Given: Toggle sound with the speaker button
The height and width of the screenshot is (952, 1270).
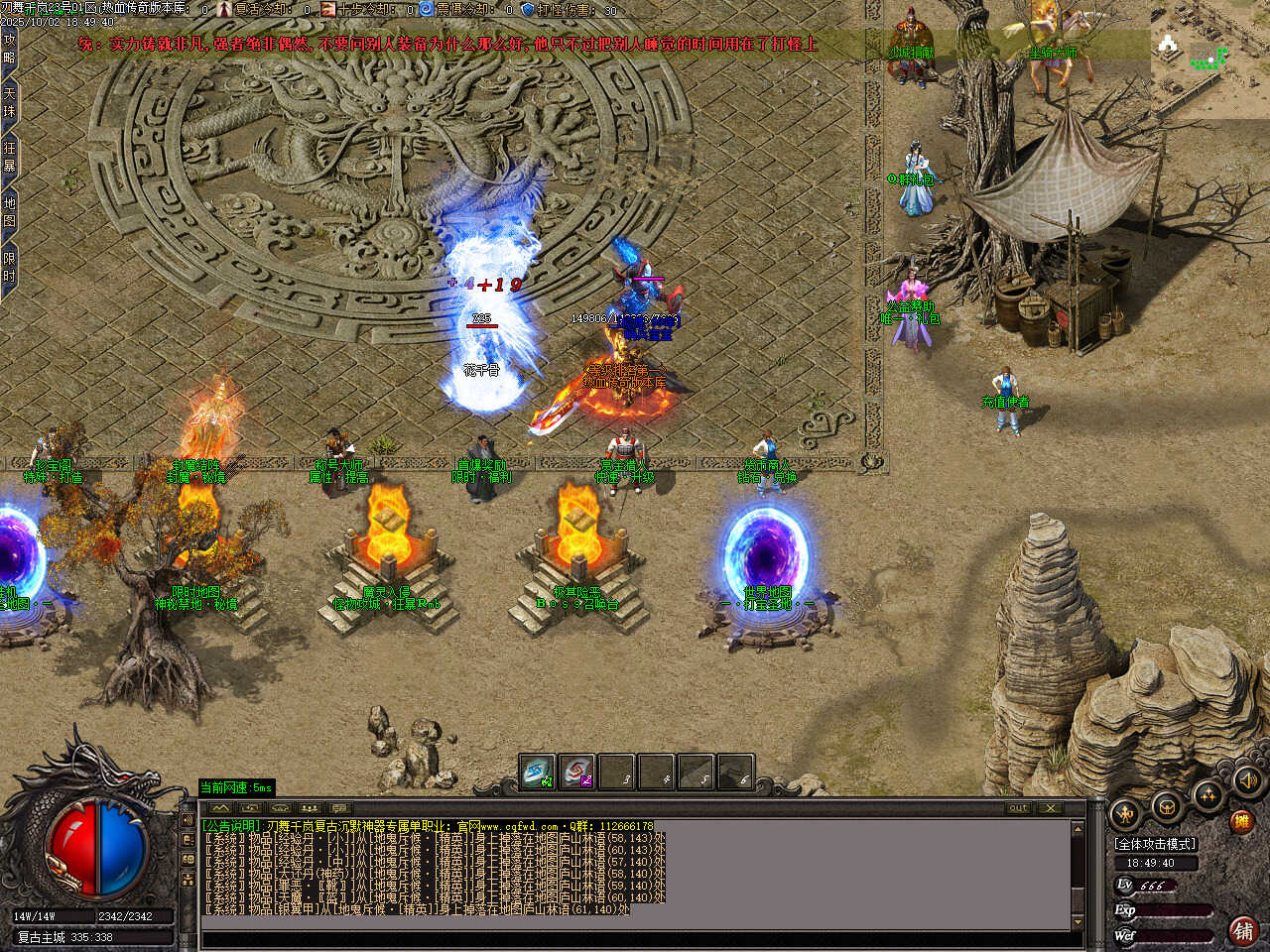Looking at the screenshot, I should [1248, 780].
